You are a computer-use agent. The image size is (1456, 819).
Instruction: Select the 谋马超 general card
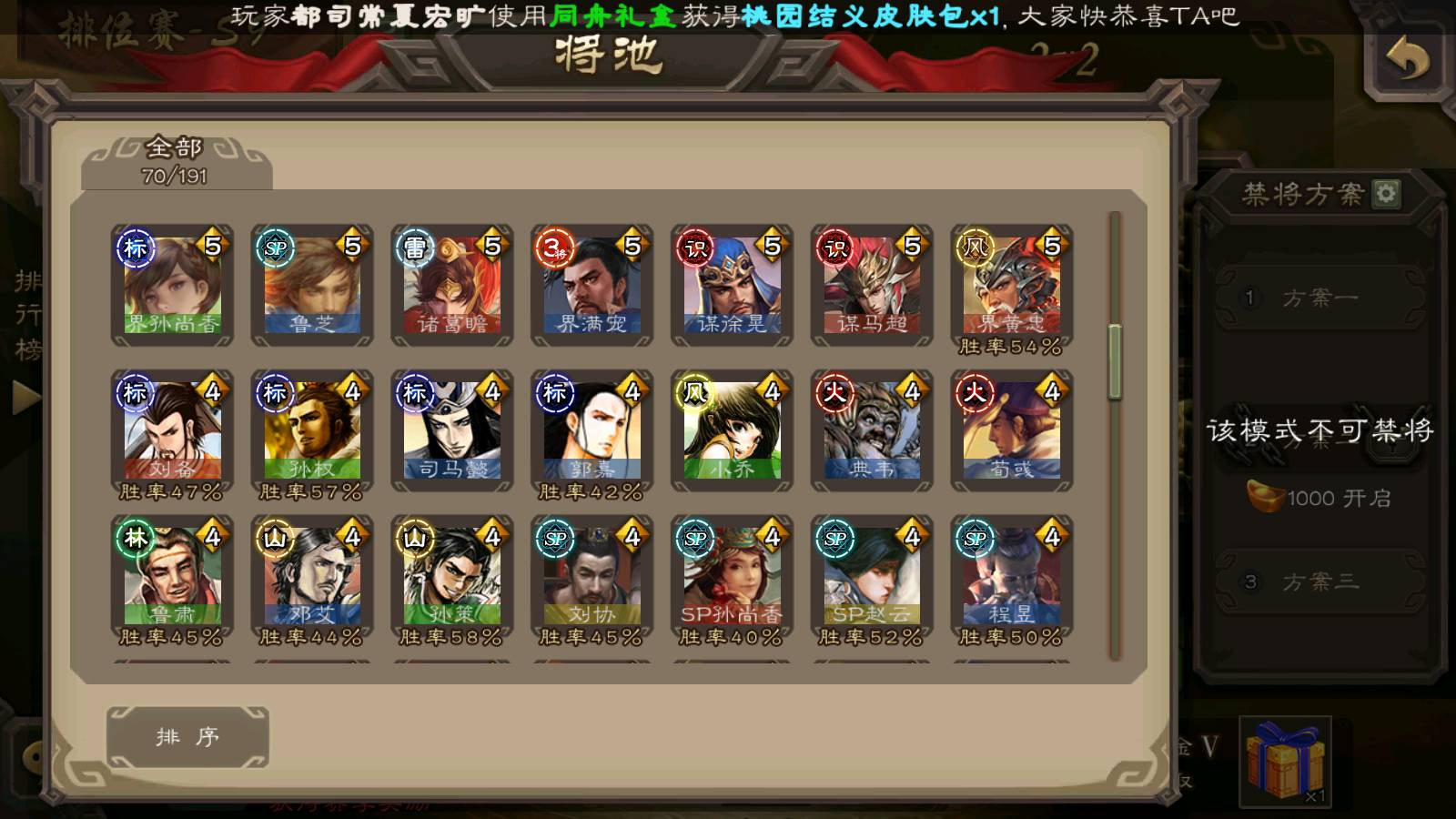coord(872,286)
